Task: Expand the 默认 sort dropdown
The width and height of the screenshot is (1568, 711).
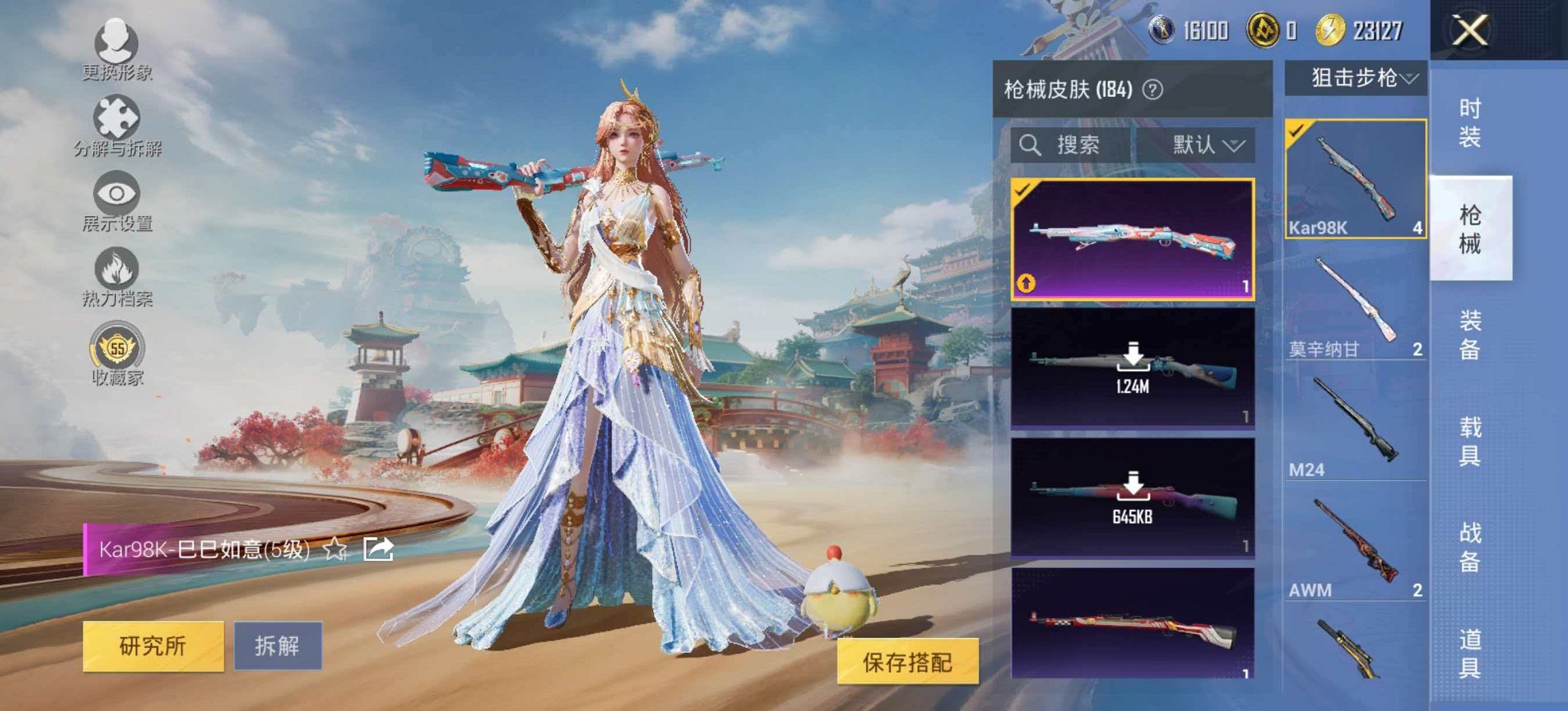Action: pyautogui.click(x=1206, y=146)
